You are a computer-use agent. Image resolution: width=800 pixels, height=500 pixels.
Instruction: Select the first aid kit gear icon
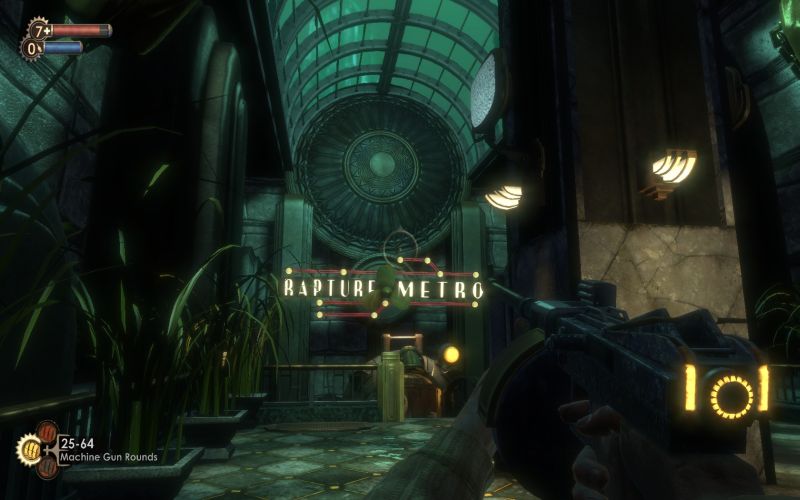(x=38, y=29)
